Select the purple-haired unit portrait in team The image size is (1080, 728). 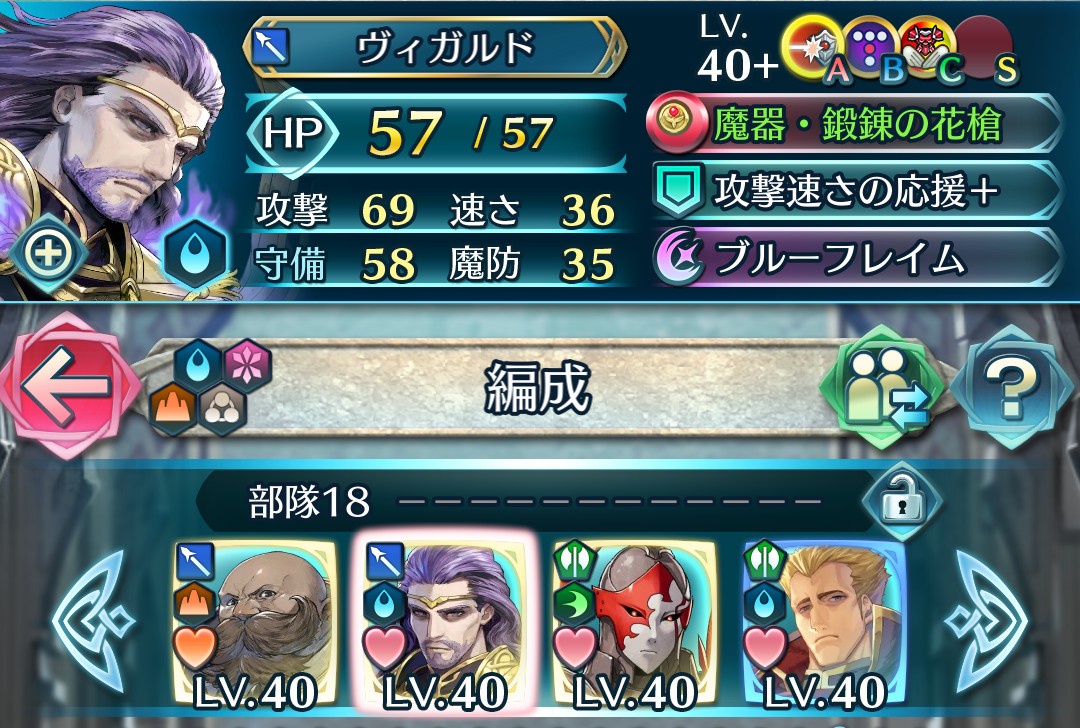tap(439, 622)
